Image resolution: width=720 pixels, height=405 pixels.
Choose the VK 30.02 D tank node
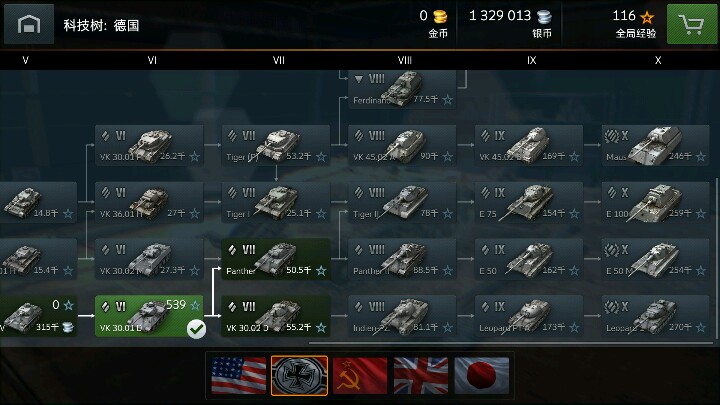point(275,317)
